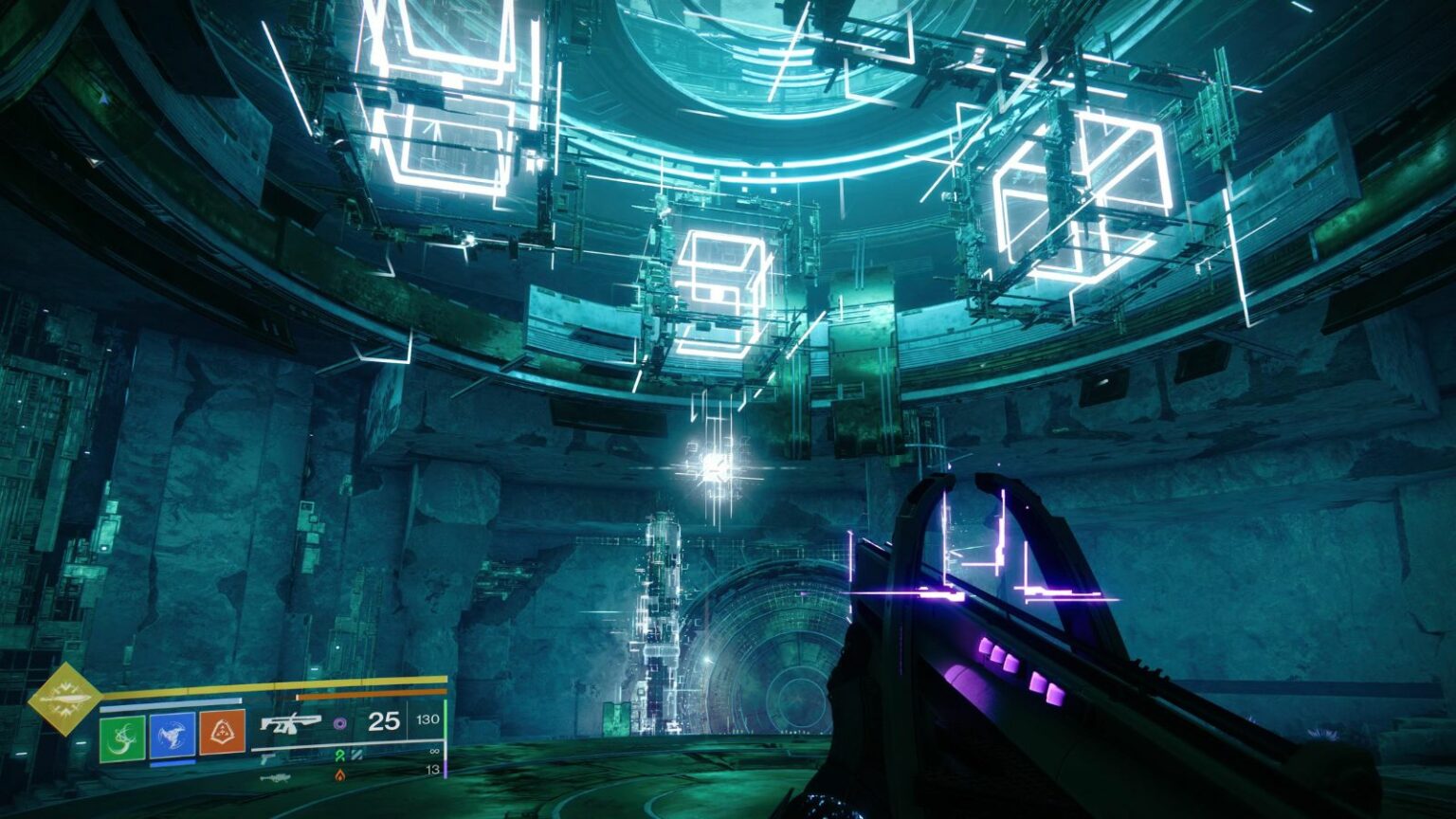Screen dimensions: 1456x819
Task: Click the equipped auto rifle icon
Action: pyautogui.click(x=292, y=725)
